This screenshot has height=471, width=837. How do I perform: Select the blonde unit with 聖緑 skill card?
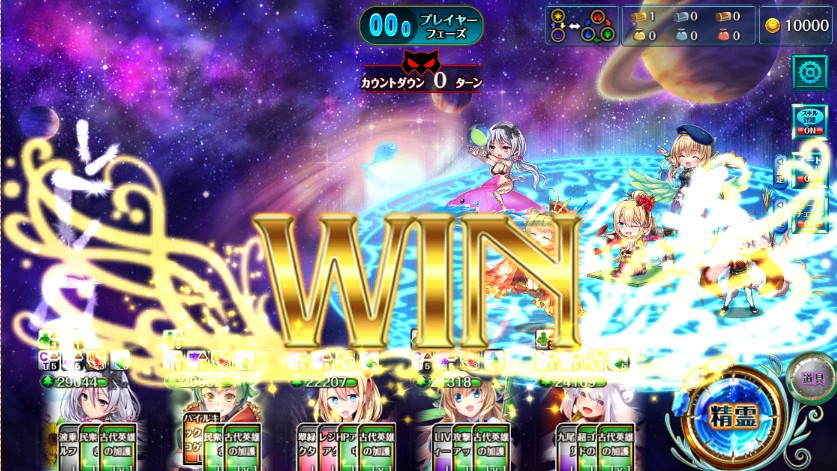point(331,410)
